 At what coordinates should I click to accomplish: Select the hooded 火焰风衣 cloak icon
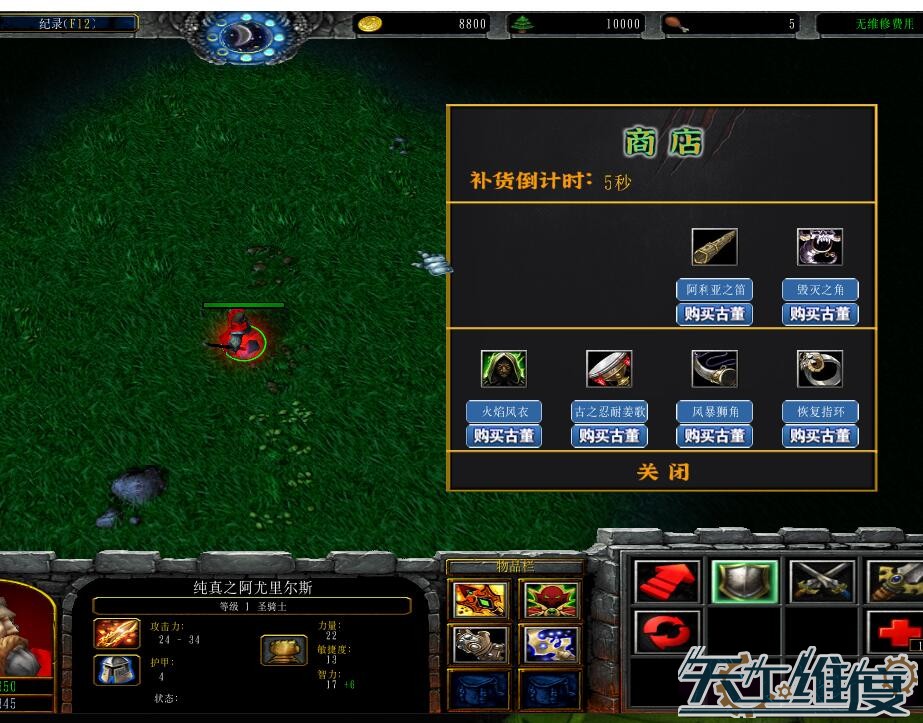point(504,369)
